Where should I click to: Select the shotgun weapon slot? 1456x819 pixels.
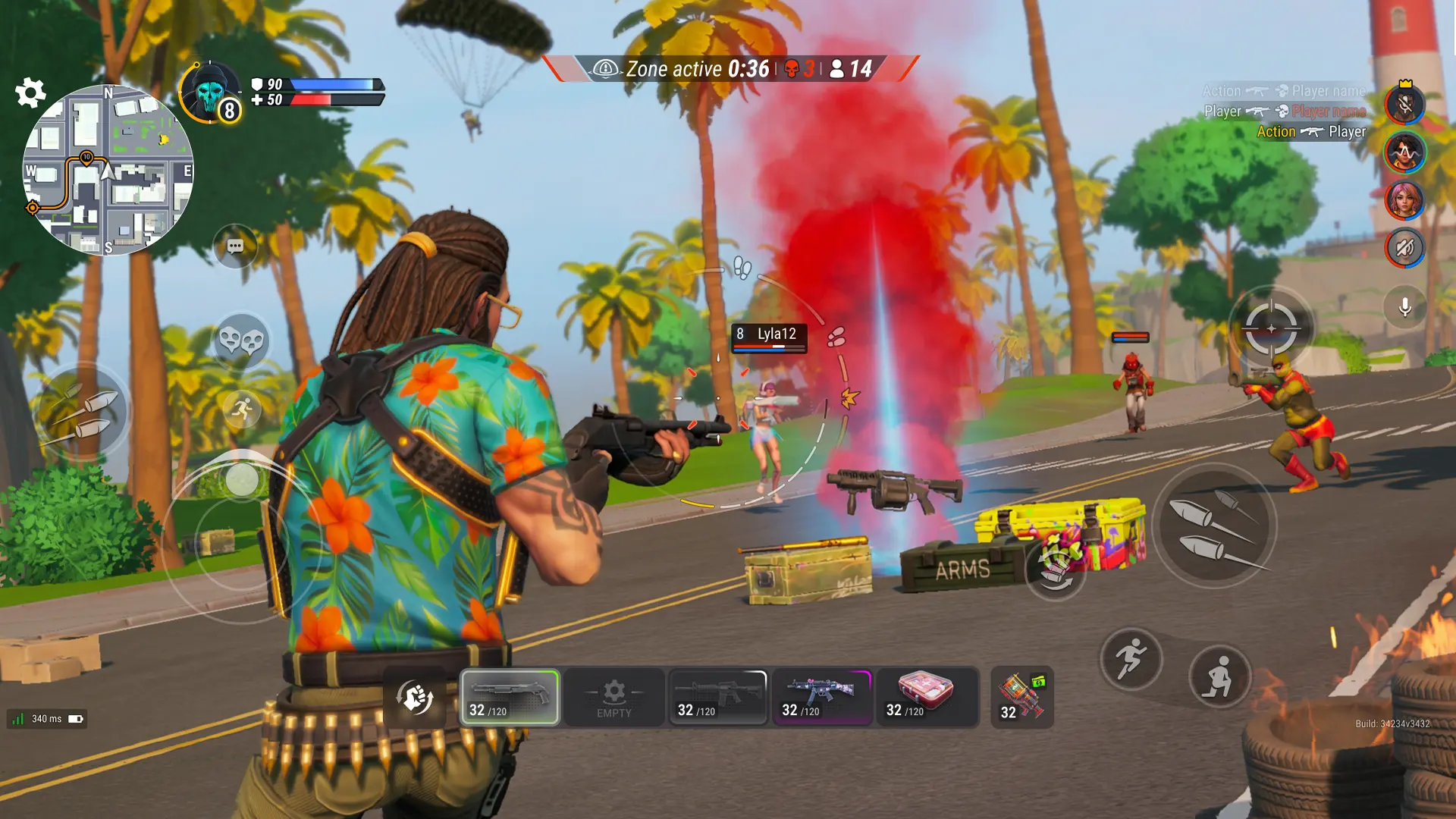[x=510, y=697]
